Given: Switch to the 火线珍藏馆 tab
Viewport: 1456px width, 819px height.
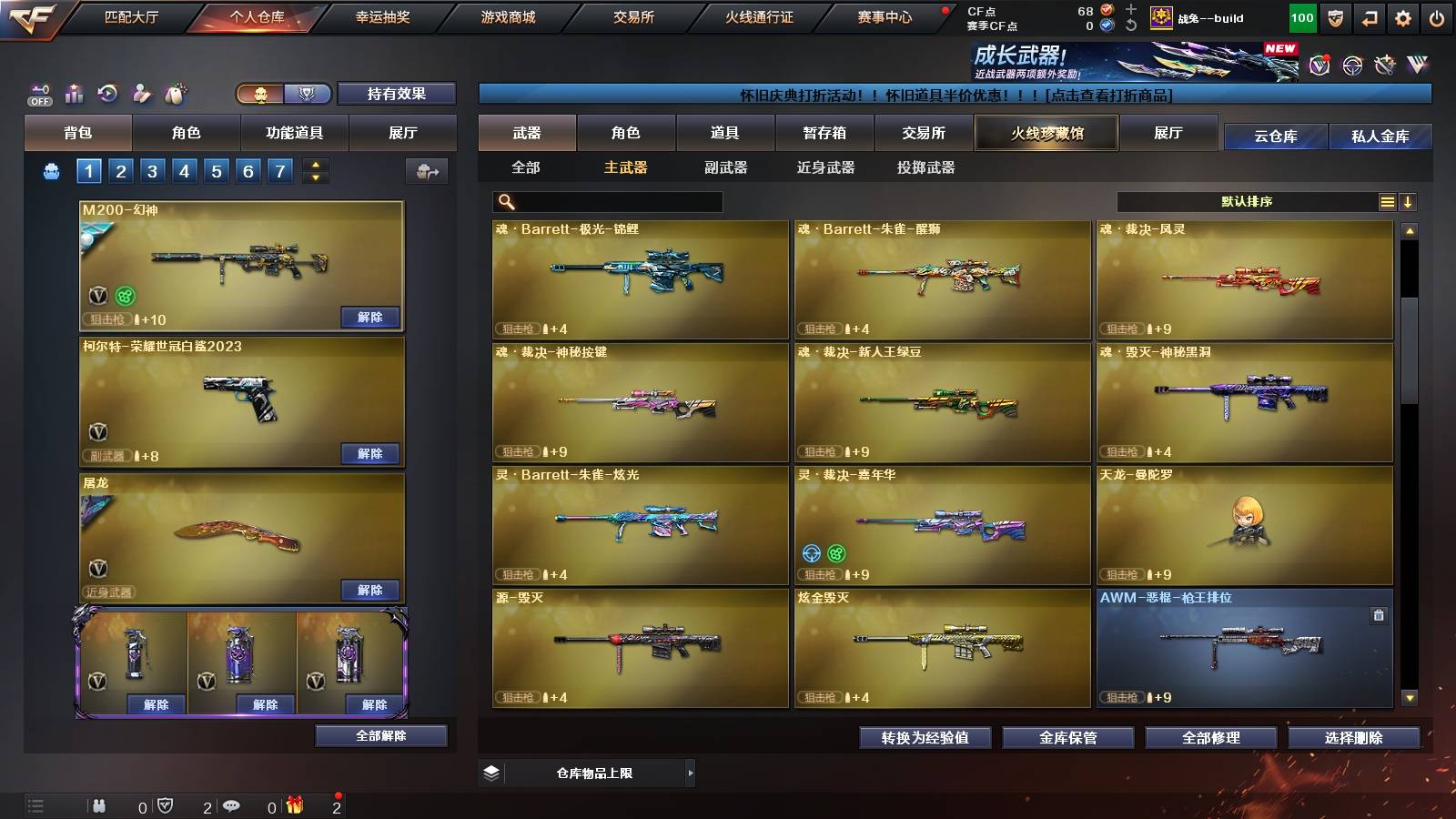Looking at the screenshot, I should 1046,133.
